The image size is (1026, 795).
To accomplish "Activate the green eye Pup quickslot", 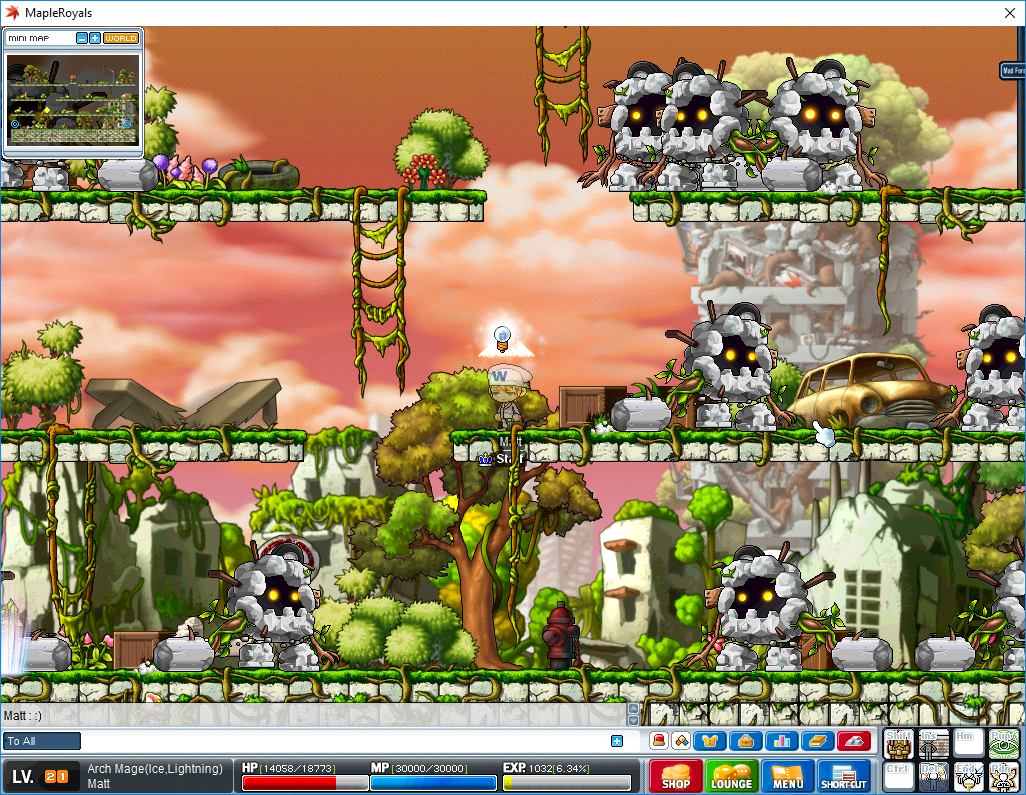I will click(x=1003, y=744).
